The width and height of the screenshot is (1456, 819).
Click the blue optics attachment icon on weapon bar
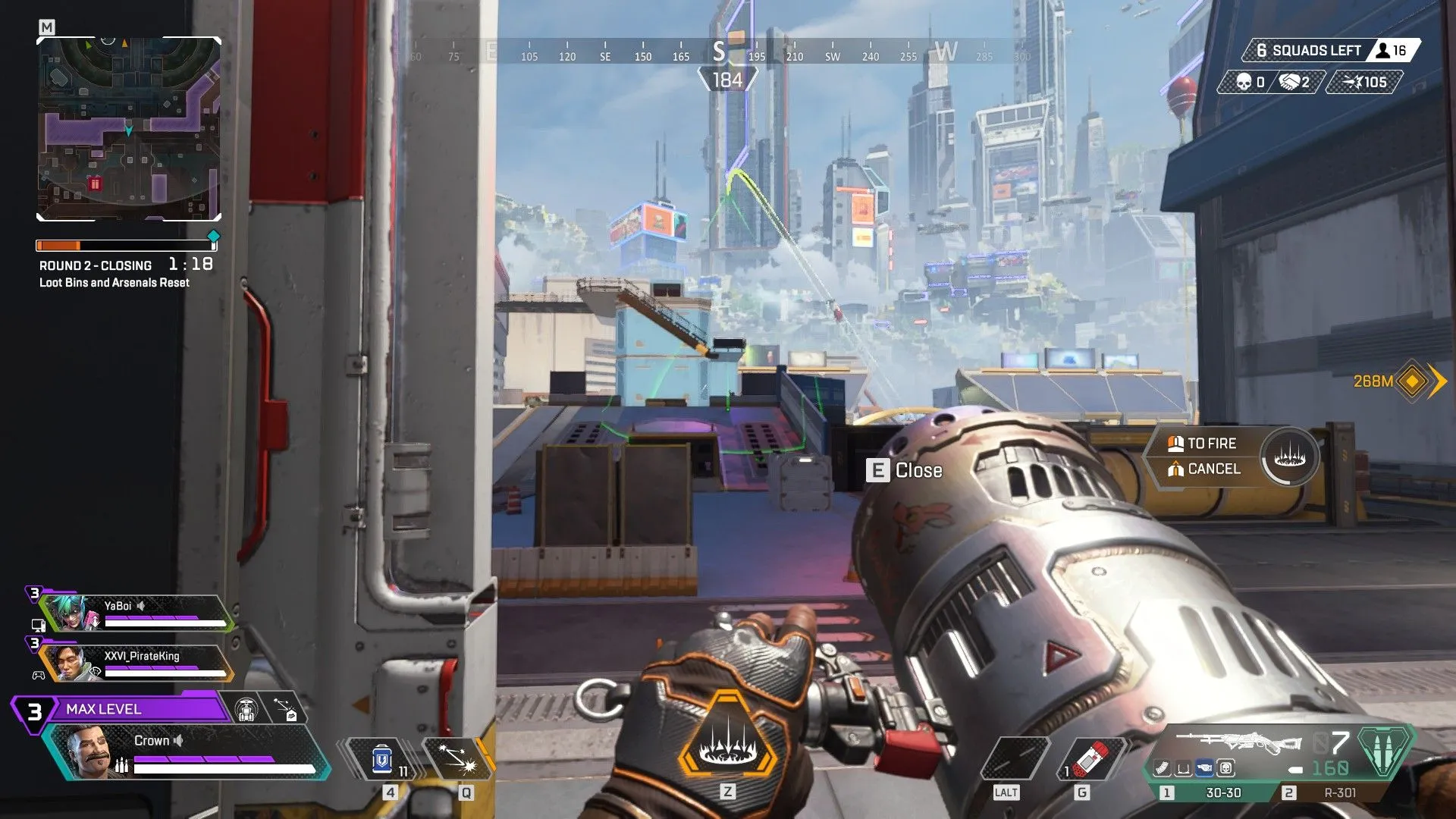pyautogui.click(x=1203, y=768)
